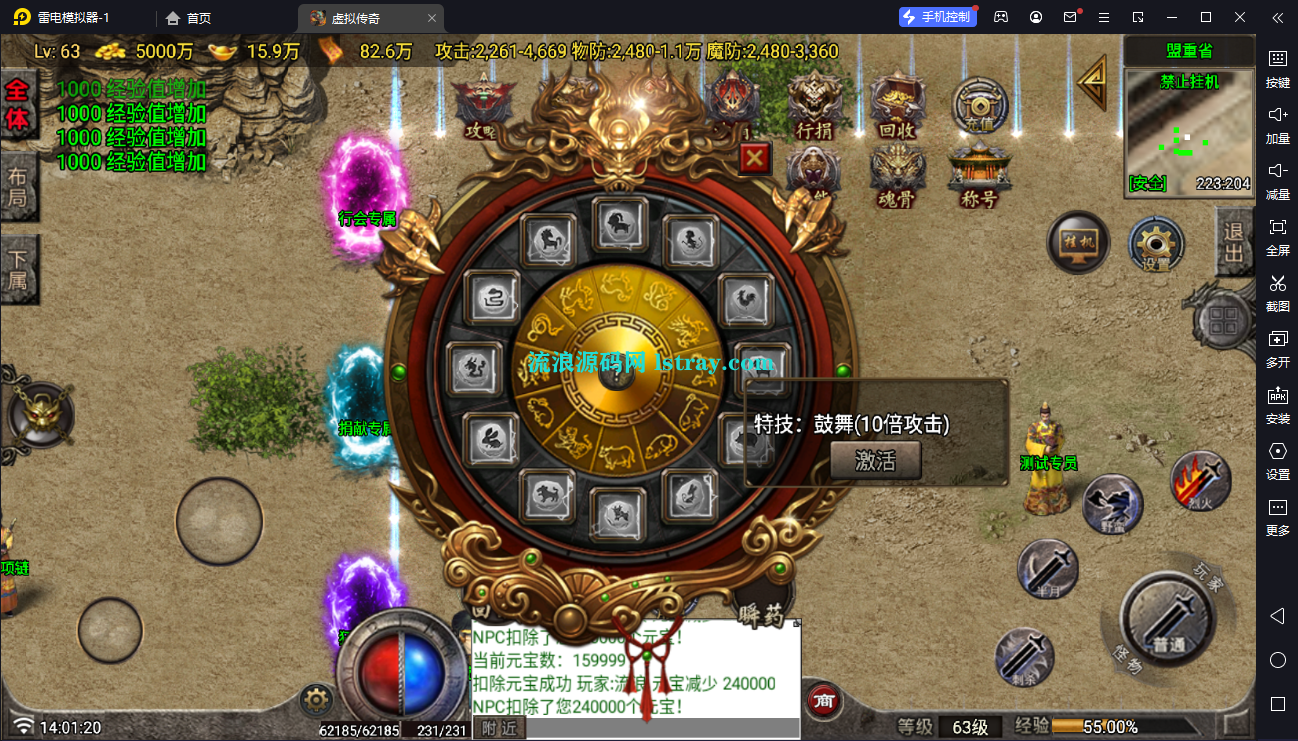Open the 行捐 guild donation icon
The height and width of the screenshot is (741, 1298).
coord(813,106)
